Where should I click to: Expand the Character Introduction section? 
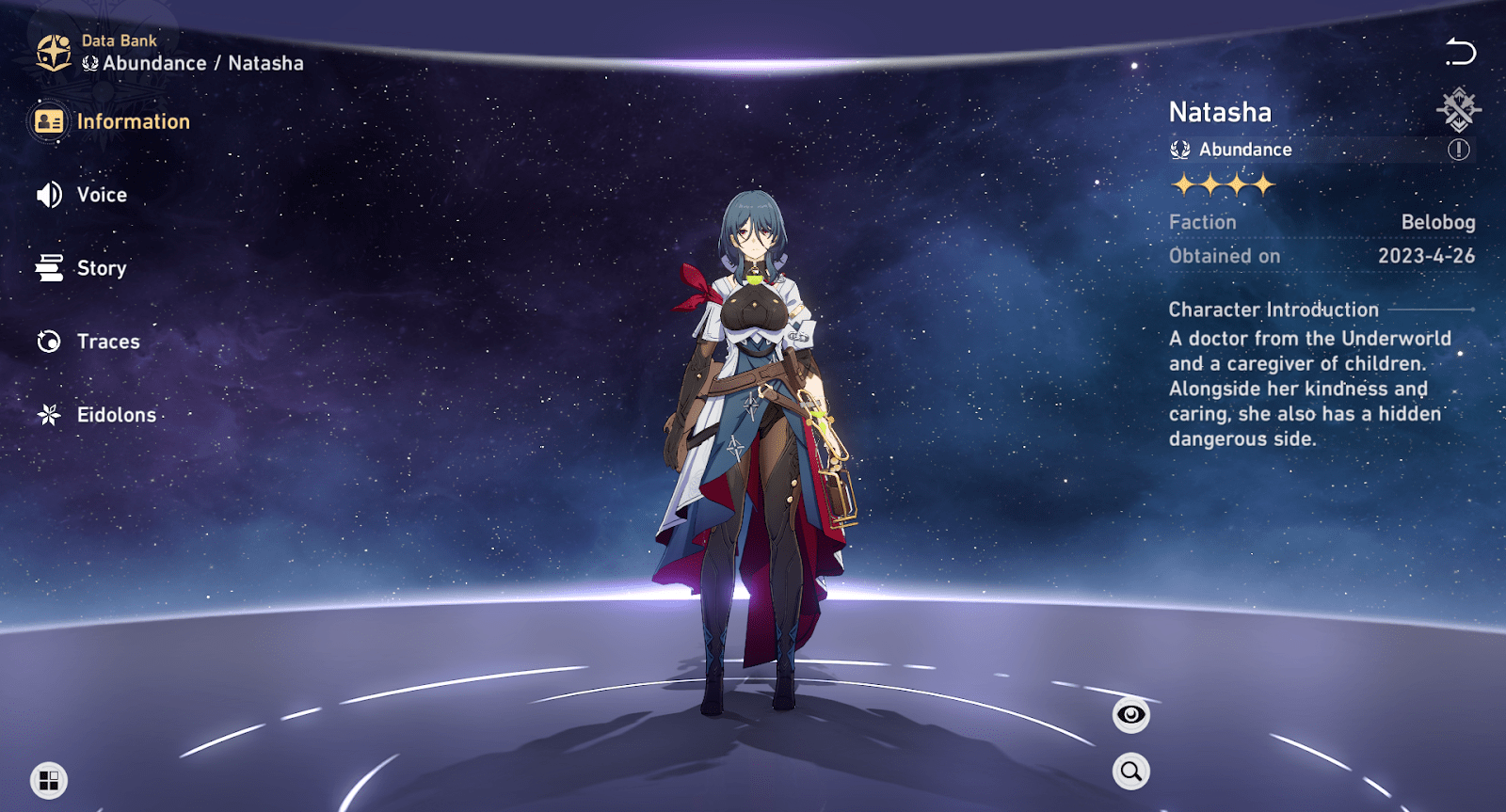point(1272,310)
